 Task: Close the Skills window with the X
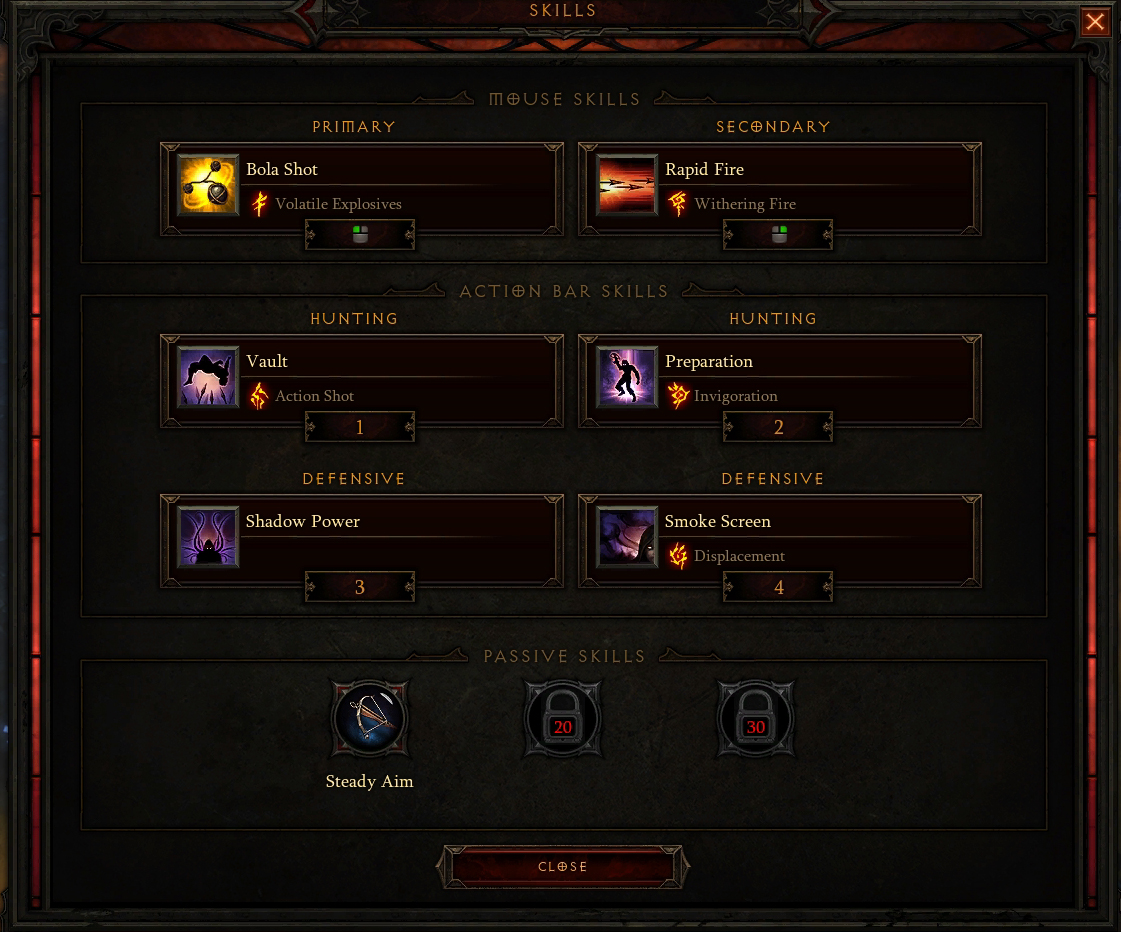click(x=1095, y=22)
